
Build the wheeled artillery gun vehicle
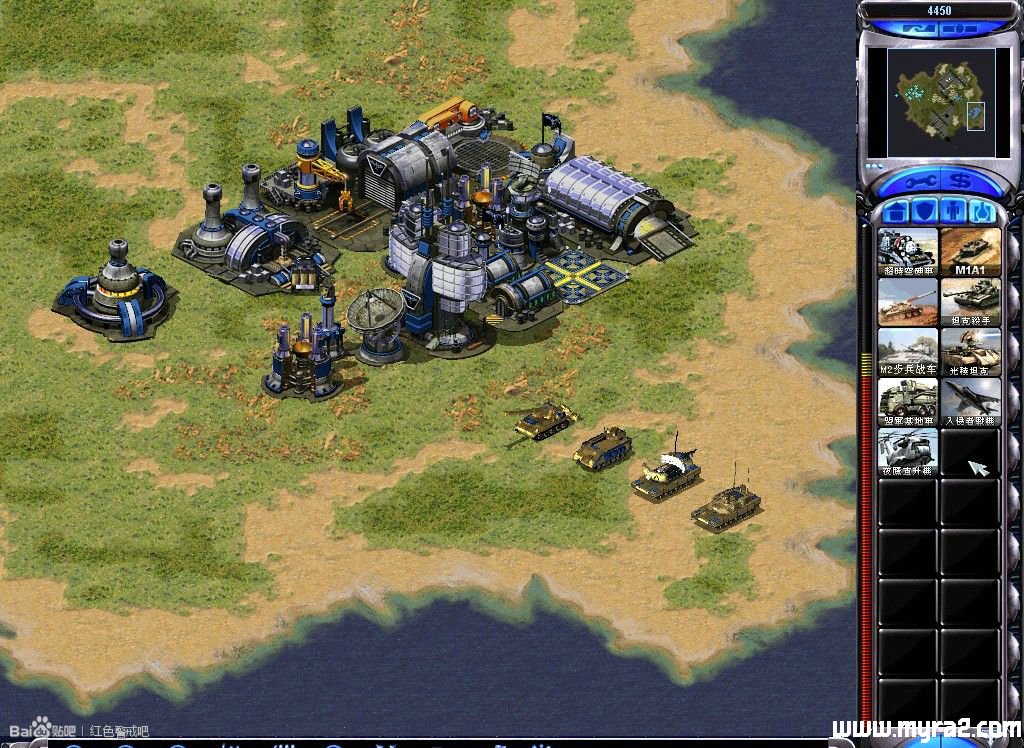[x=908, y=302]
